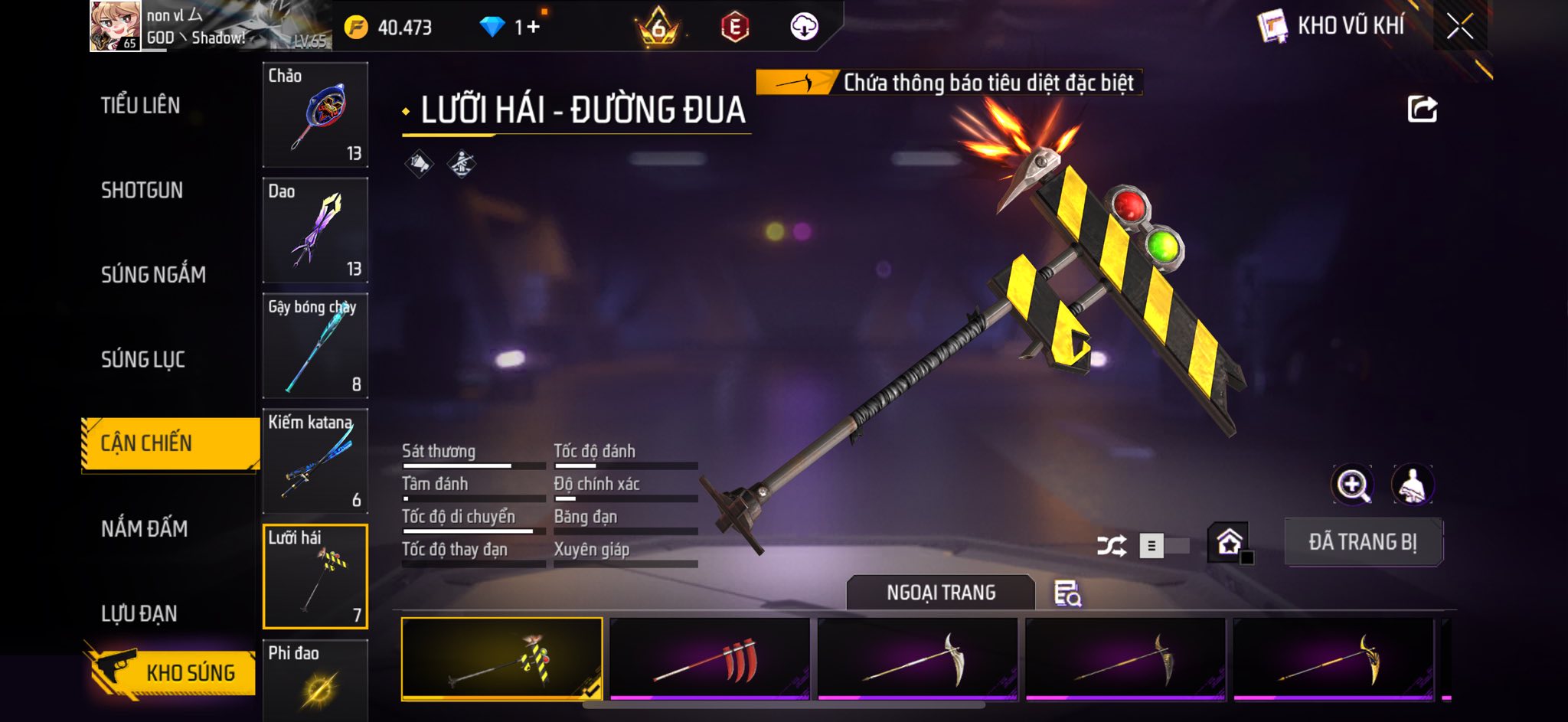Share the weapon skin via share icon
Viewport: 1568px width, 722px height.
[x=1422, y=109]
